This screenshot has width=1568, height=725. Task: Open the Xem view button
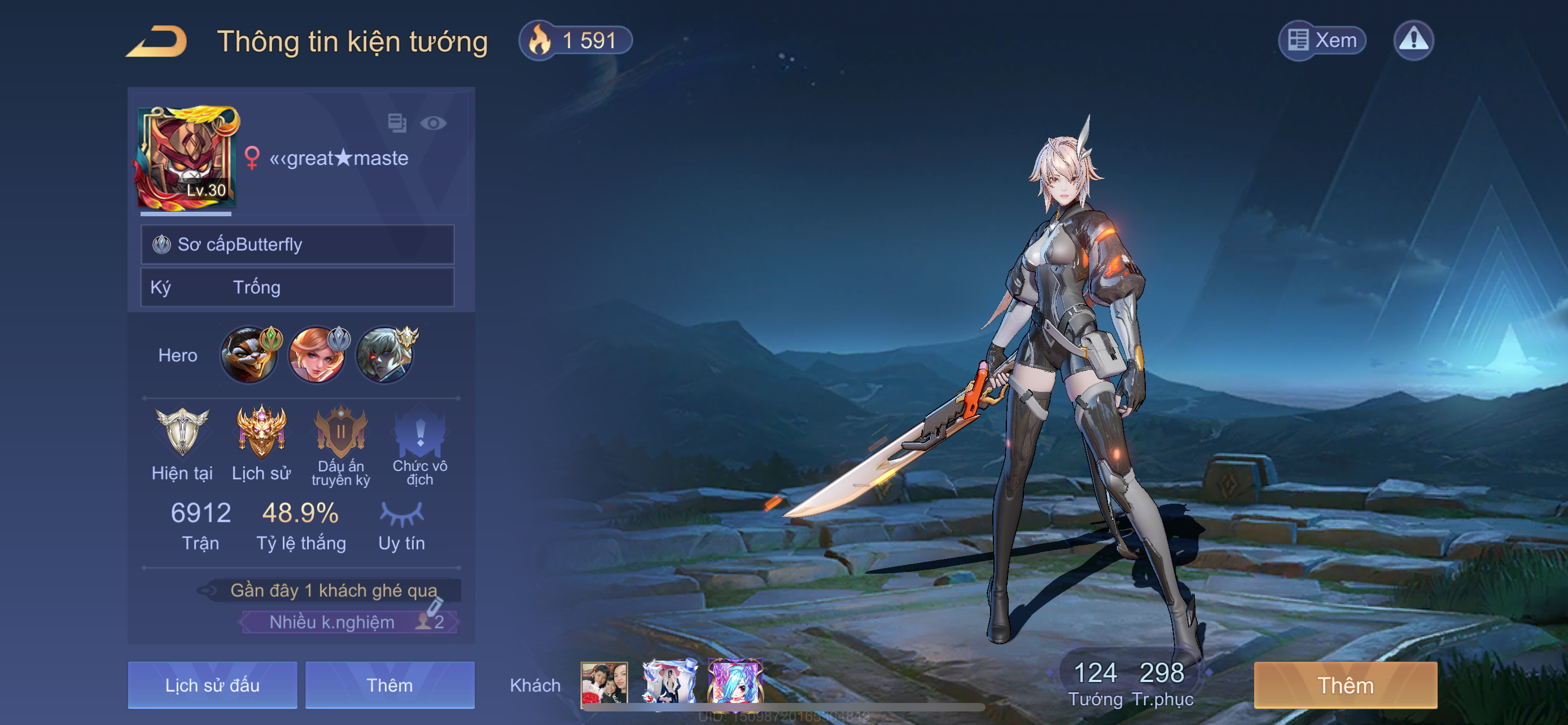[x=1321, y=41]
